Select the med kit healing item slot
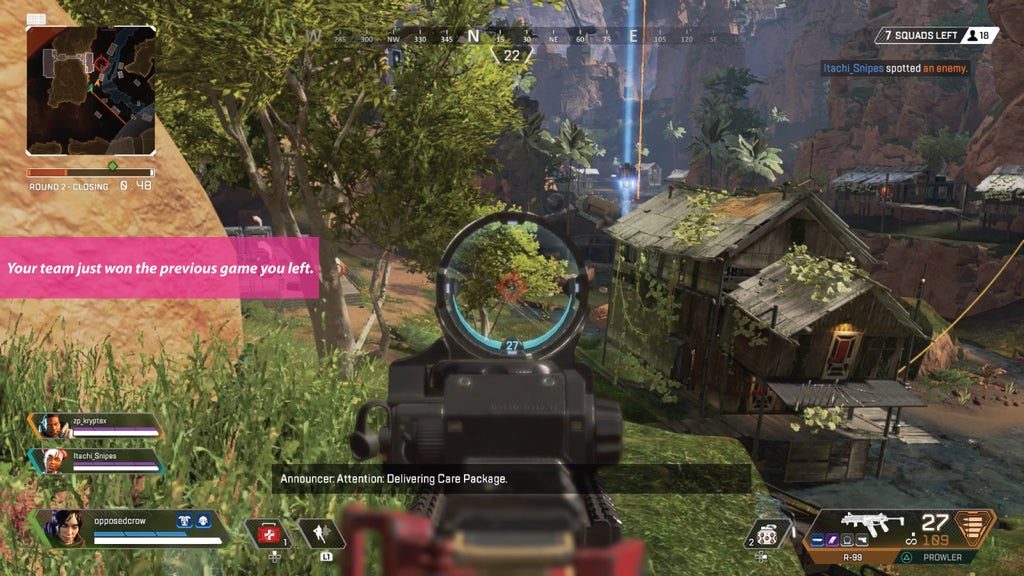The height and width of the screenshot is (576, 1024). click(x=266, y=535)
